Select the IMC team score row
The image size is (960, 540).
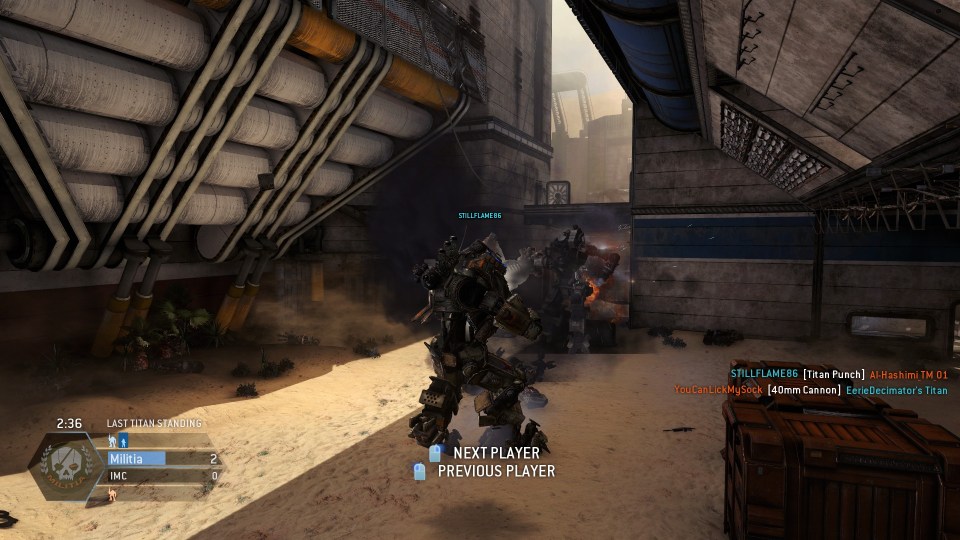click(x=163, y=476)
